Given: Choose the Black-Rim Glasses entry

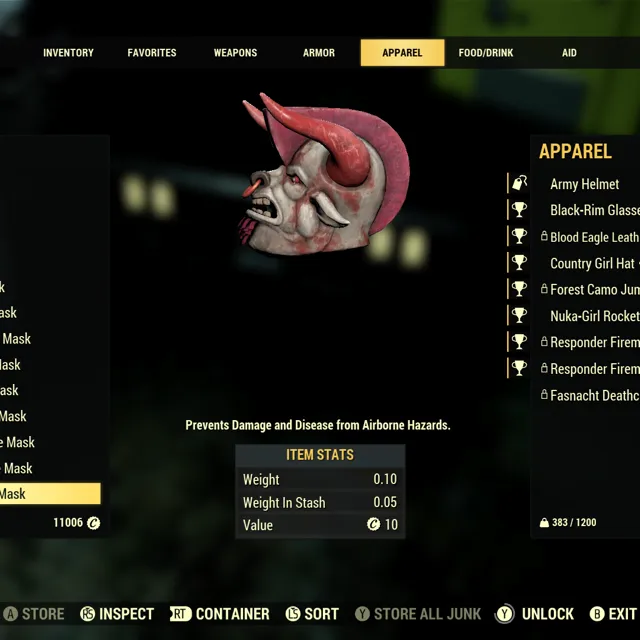Looking at the screenshot, I should pos(594,210).
